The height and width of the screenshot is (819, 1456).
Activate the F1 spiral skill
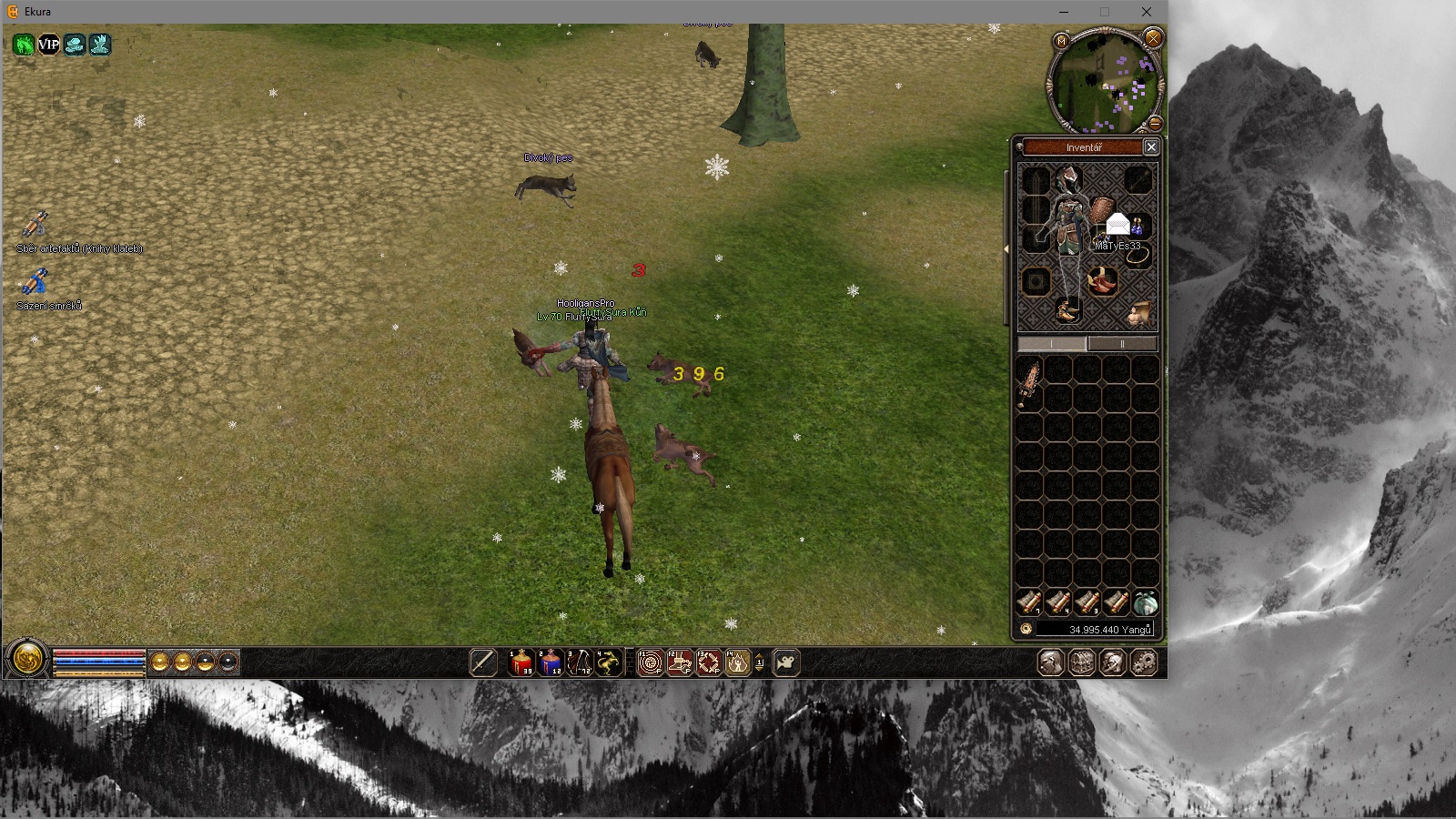650,662
